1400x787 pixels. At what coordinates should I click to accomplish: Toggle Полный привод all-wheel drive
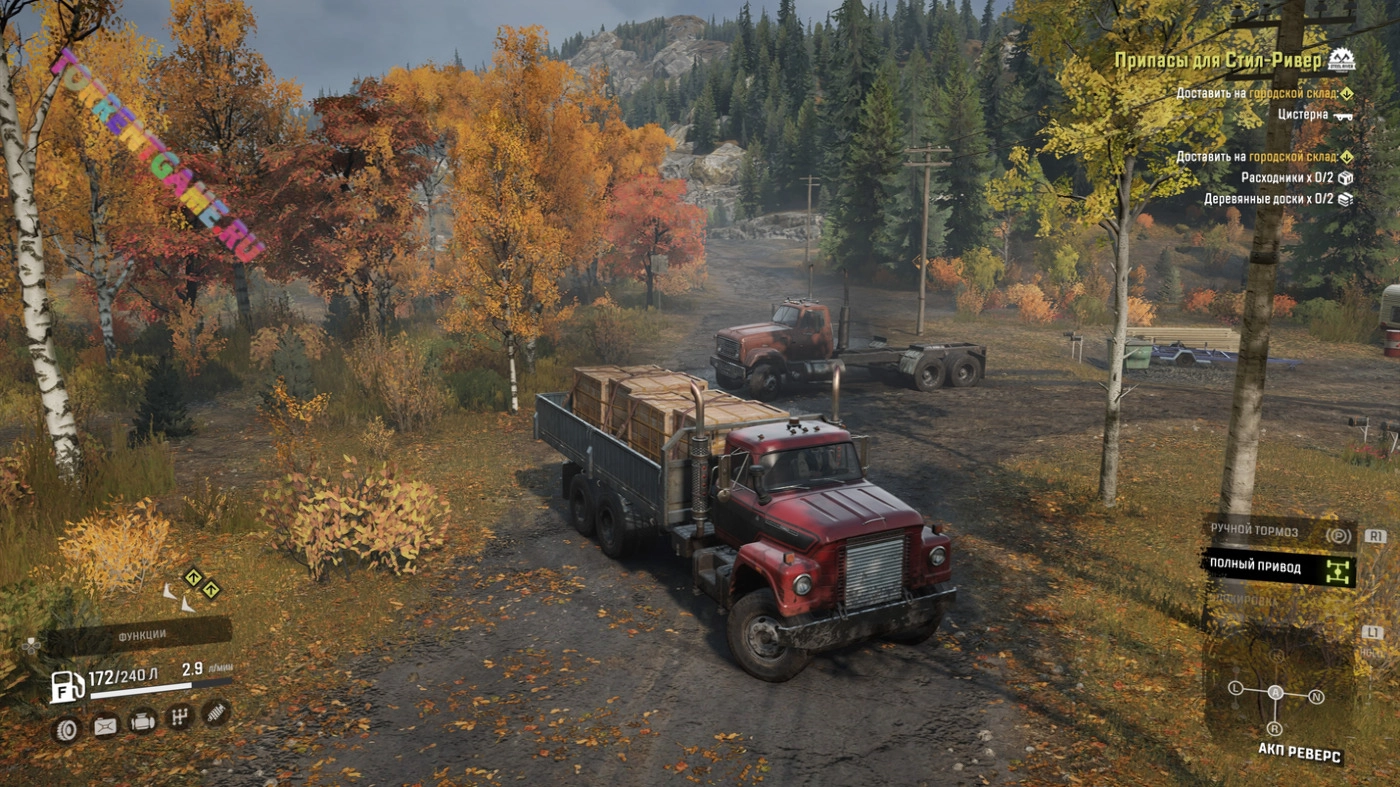tap(1278, 567)
